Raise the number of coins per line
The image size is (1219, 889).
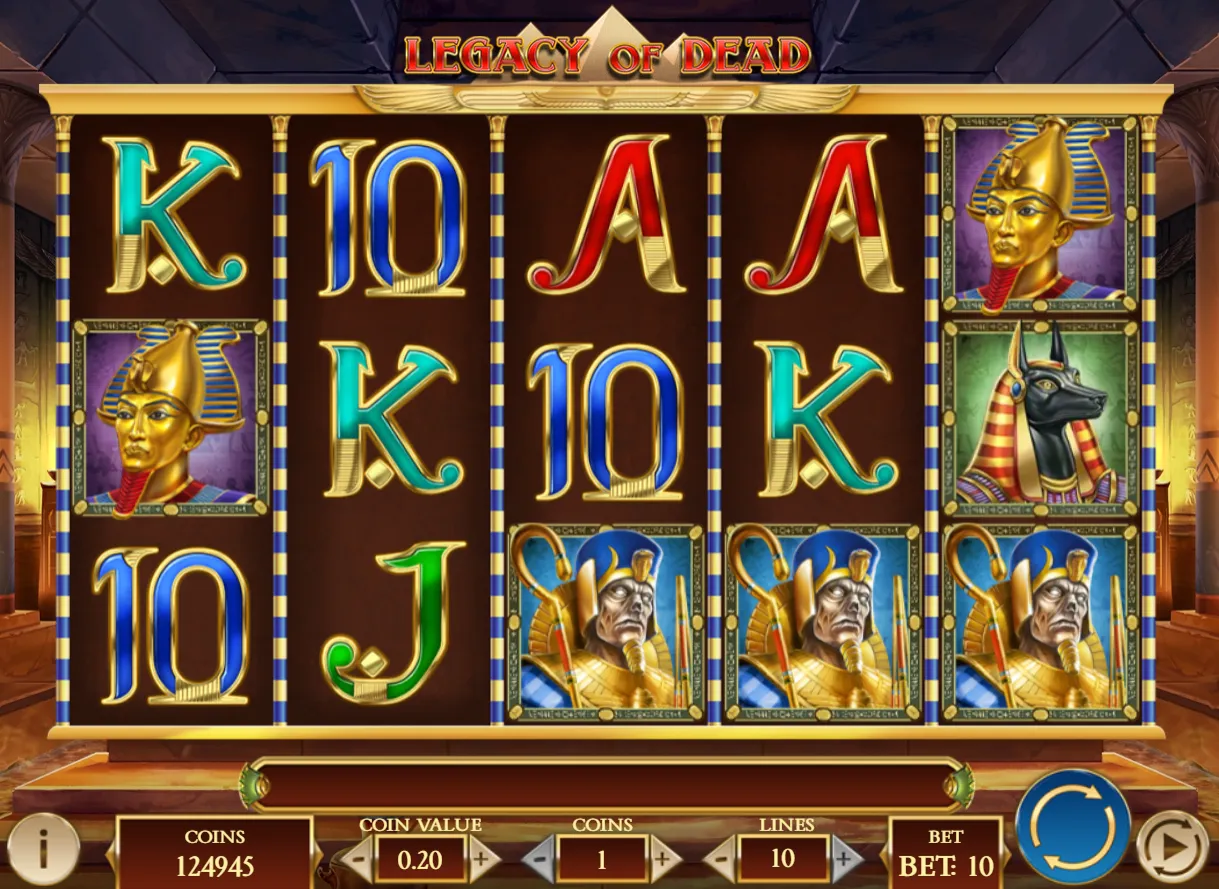pos(663,859)
